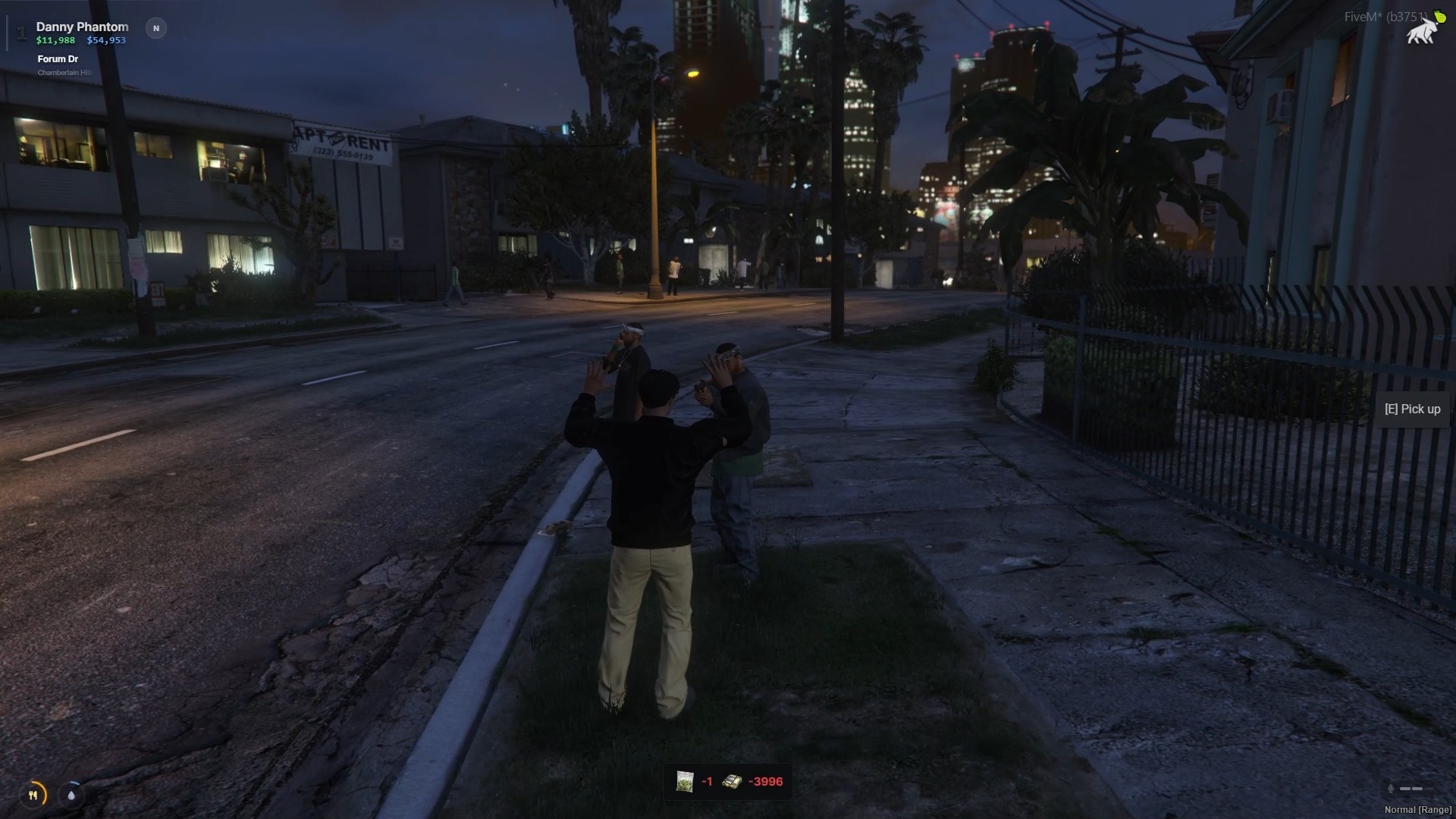
Task: Select the cash stack item icon
Action: click(732, 782)
